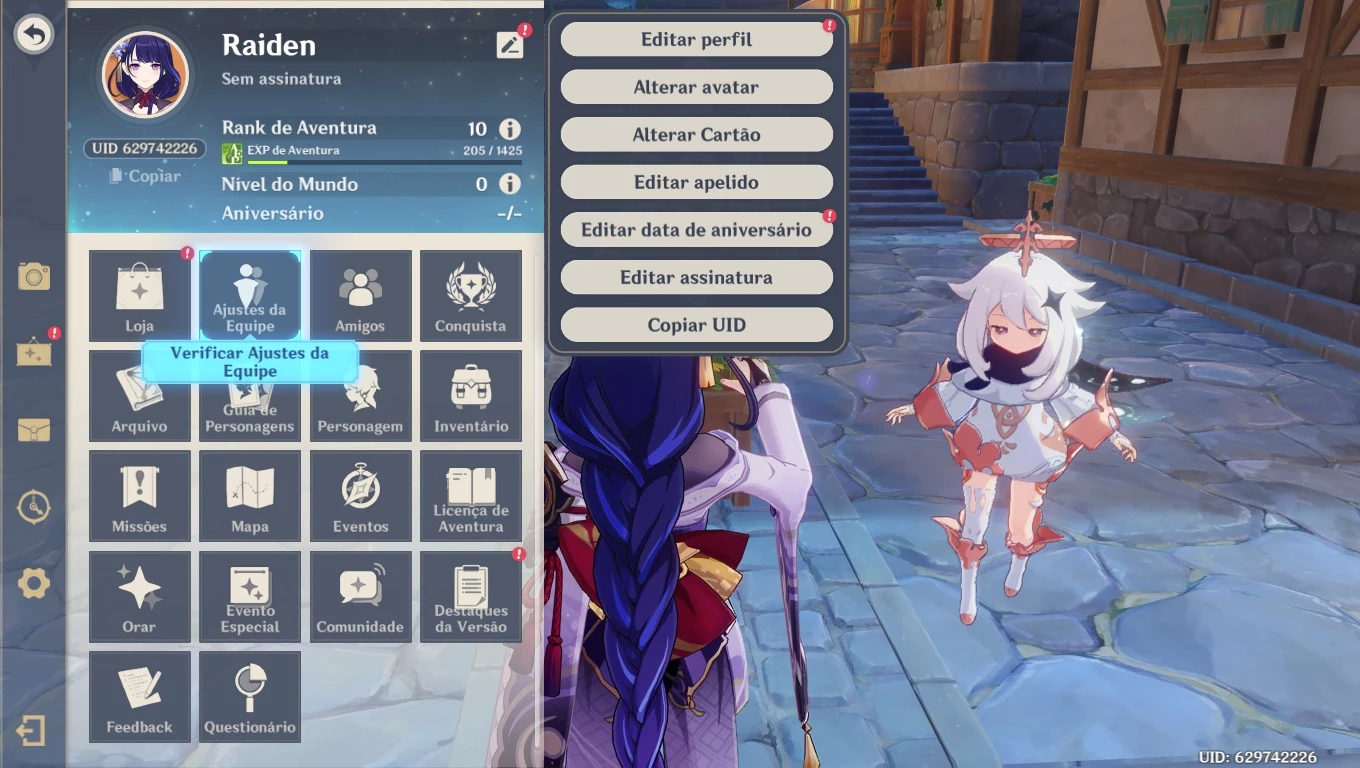This screenshot has width=1360, height=768.
Task: Choose Editar data de aniversário option
Action: pos(695,229)
